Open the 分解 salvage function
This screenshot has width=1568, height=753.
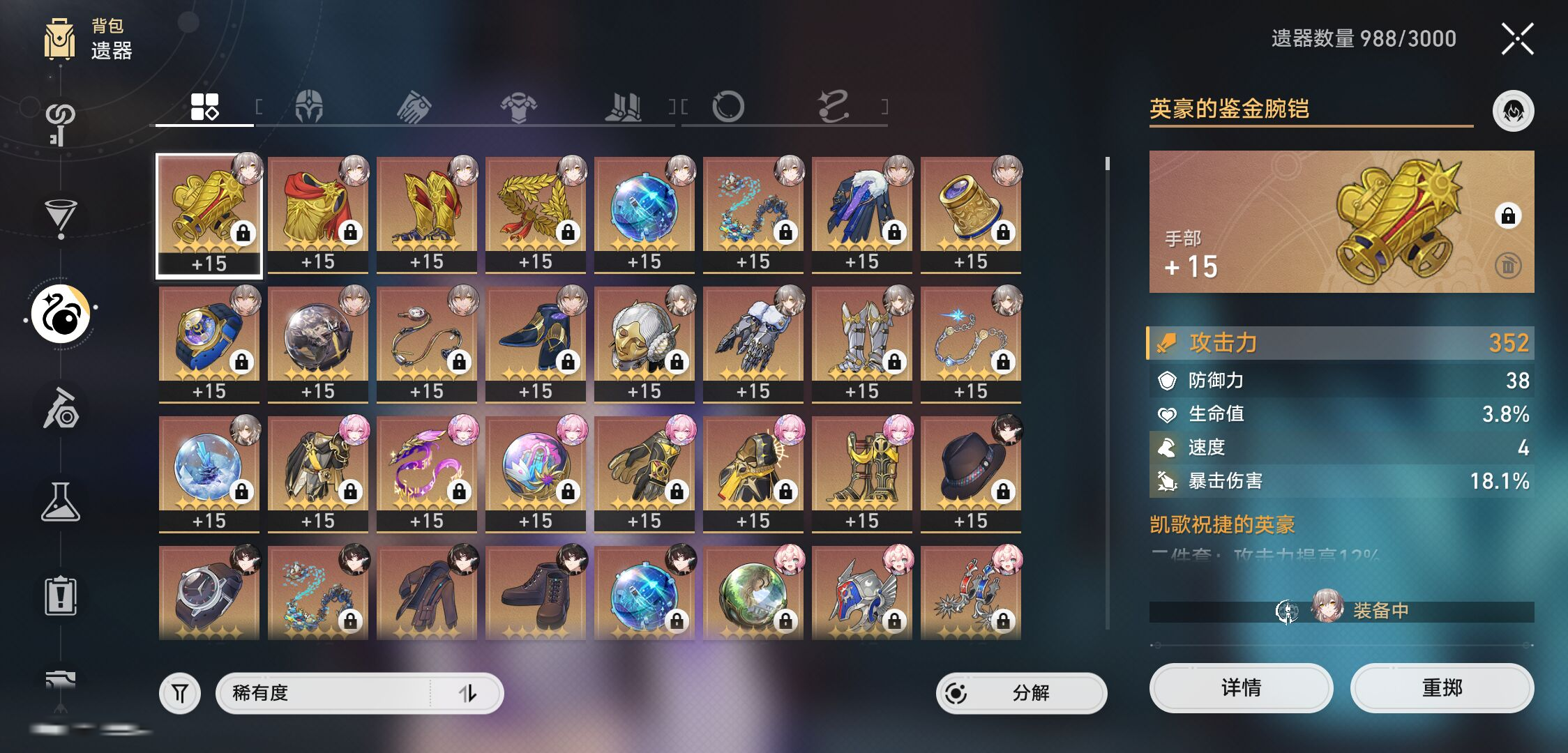coord(1021,693)
